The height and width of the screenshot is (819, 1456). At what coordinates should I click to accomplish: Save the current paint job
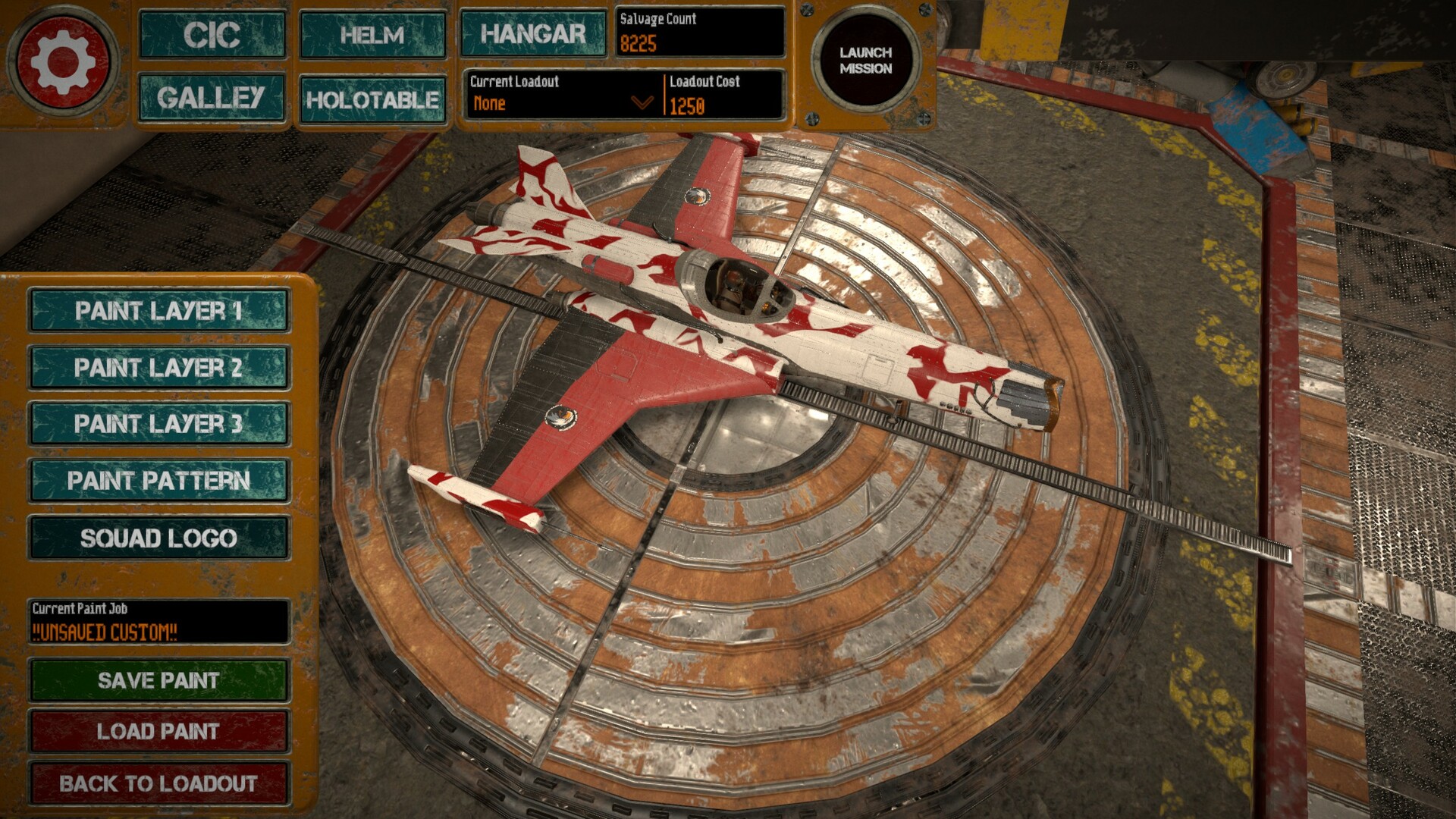click(x=158, y=680)
